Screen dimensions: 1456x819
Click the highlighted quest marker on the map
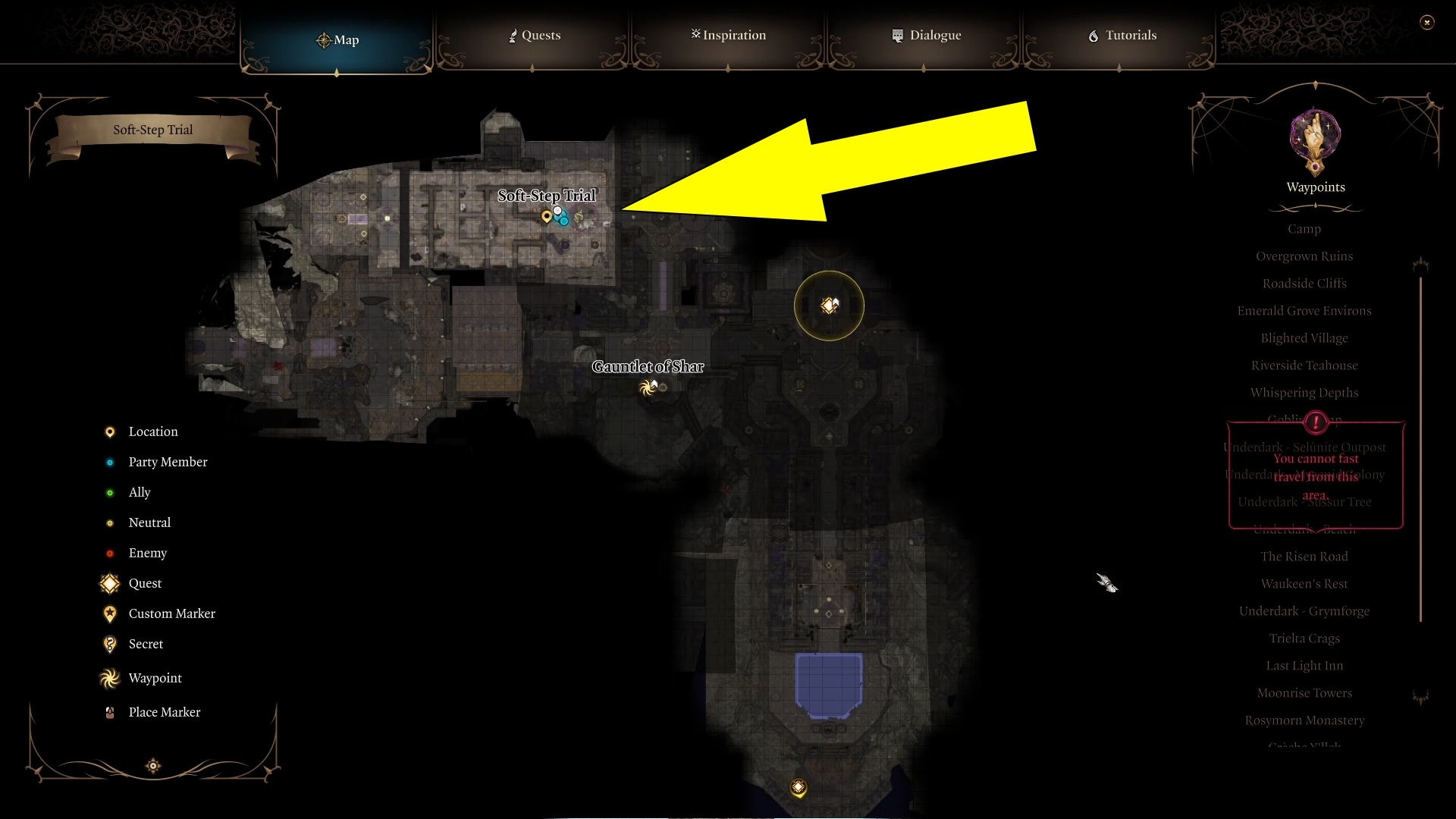pyautogui.click(x=829, y=306)
